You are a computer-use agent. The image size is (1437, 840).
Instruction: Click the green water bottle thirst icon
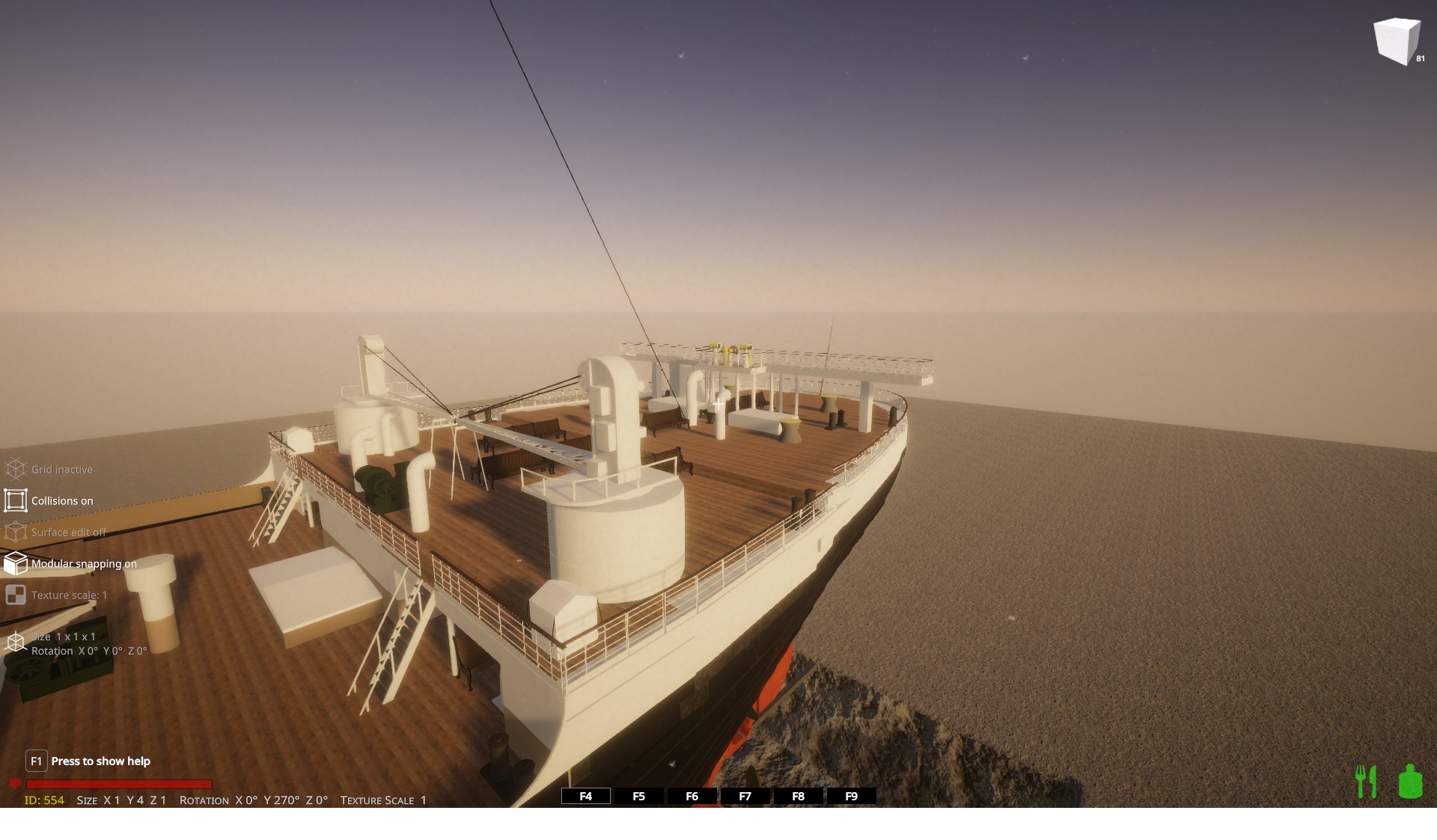pos(1410,782)
